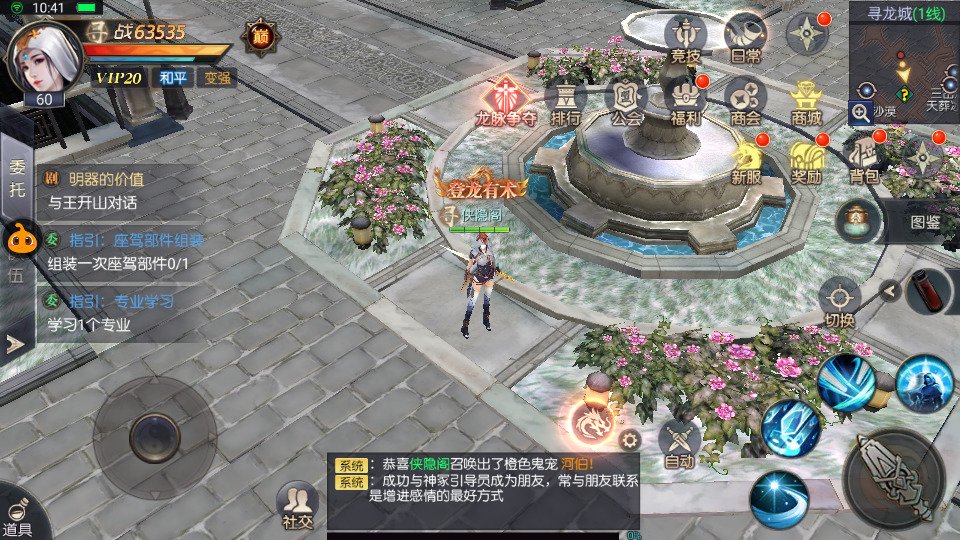Open the 奖励 rewards menu
The width and height of the screenshot is (960, 540).
click(806, 162)
